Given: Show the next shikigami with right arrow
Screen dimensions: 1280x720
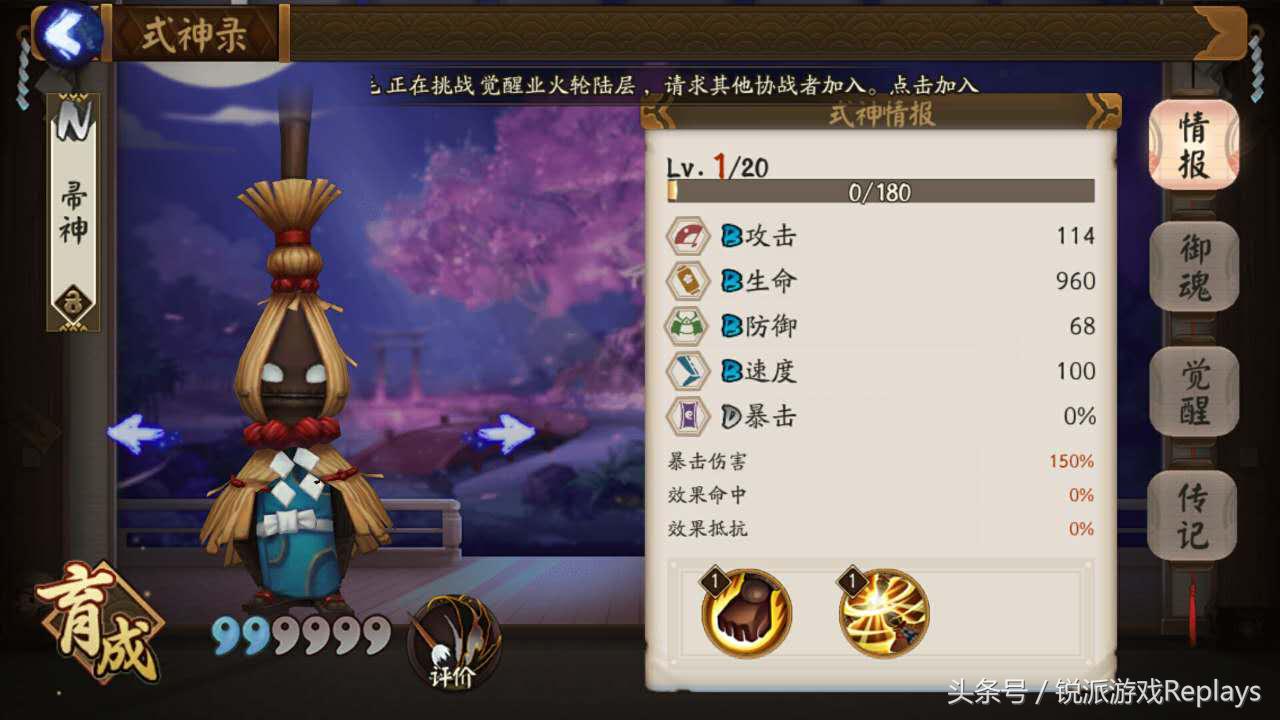Looking at the screenshot, I should click(505, 434).
